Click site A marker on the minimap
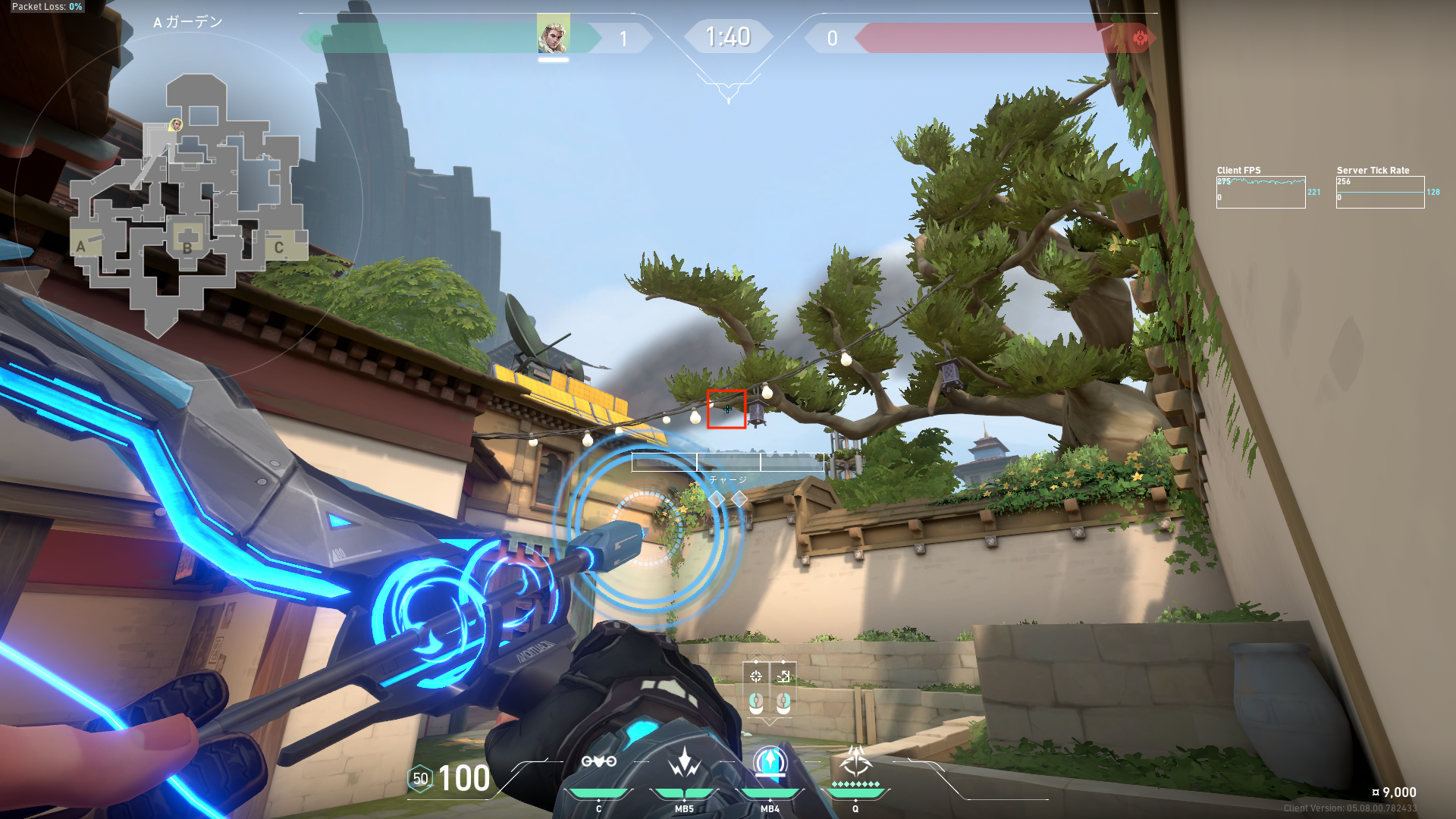This screenshot has width=1456, height=819. pyautogui.click(x=81, y=246)
